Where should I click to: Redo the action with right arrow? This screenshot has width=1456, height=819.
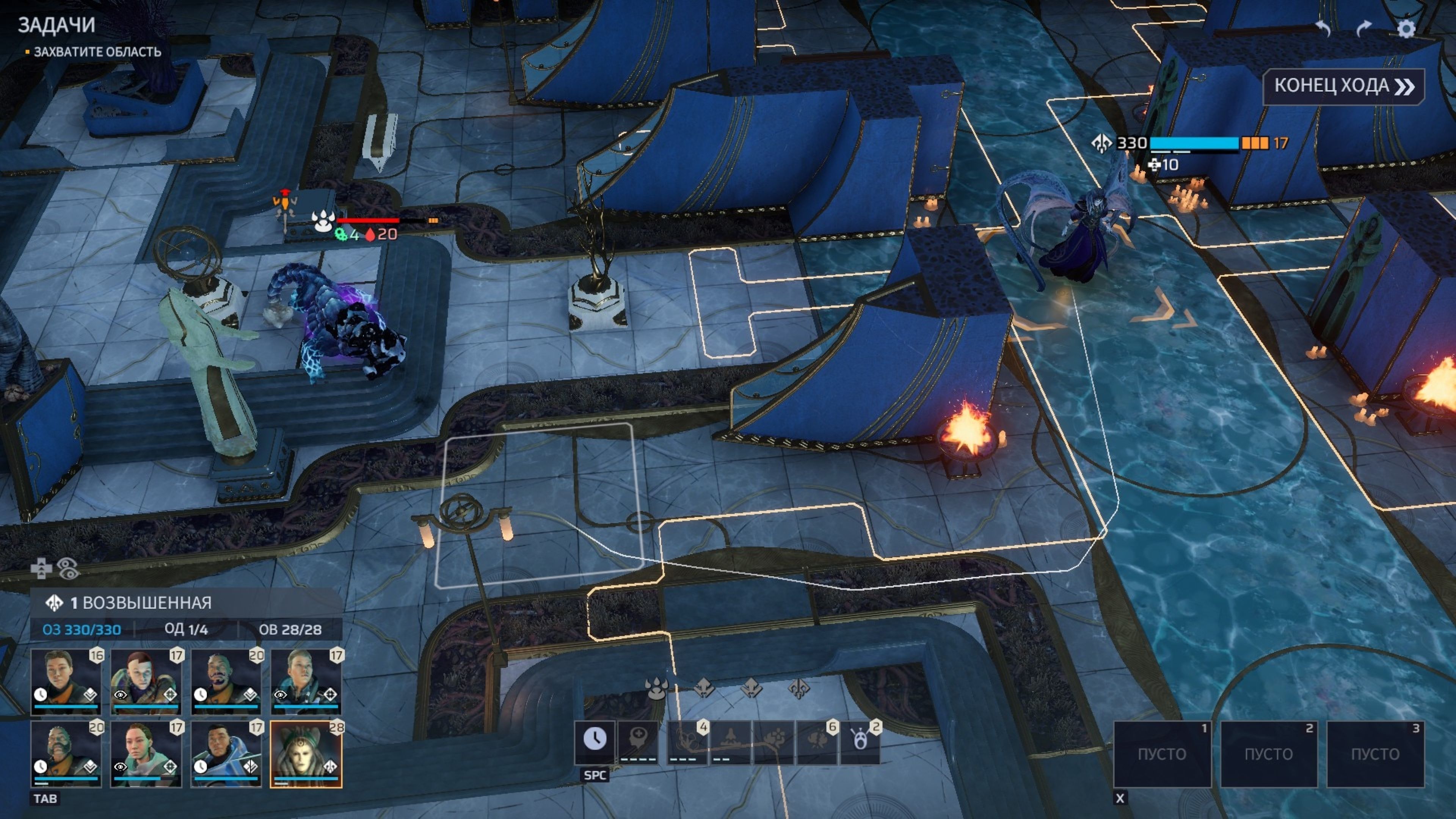coord(1364,28)
